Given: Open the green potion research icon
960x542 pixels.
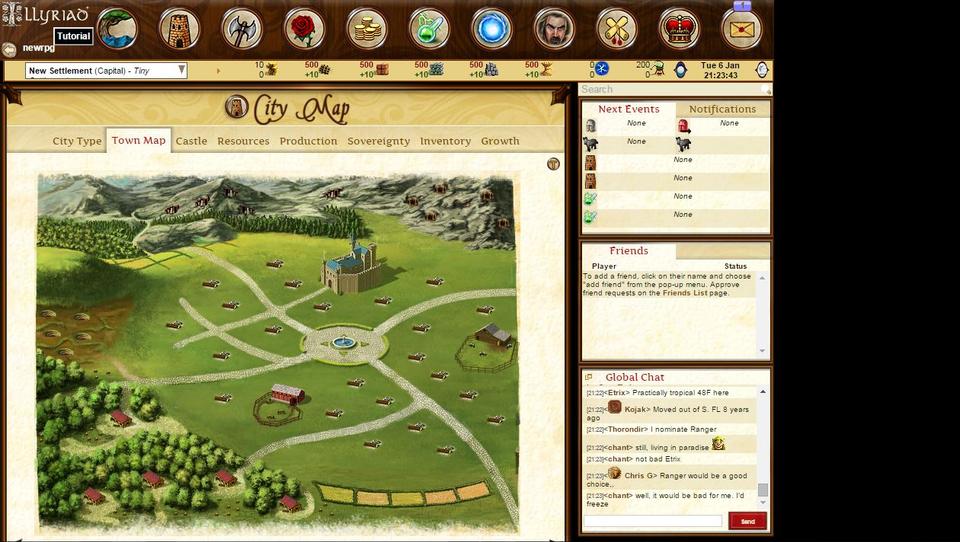Looking at the screenshot, I should (429, 29).
